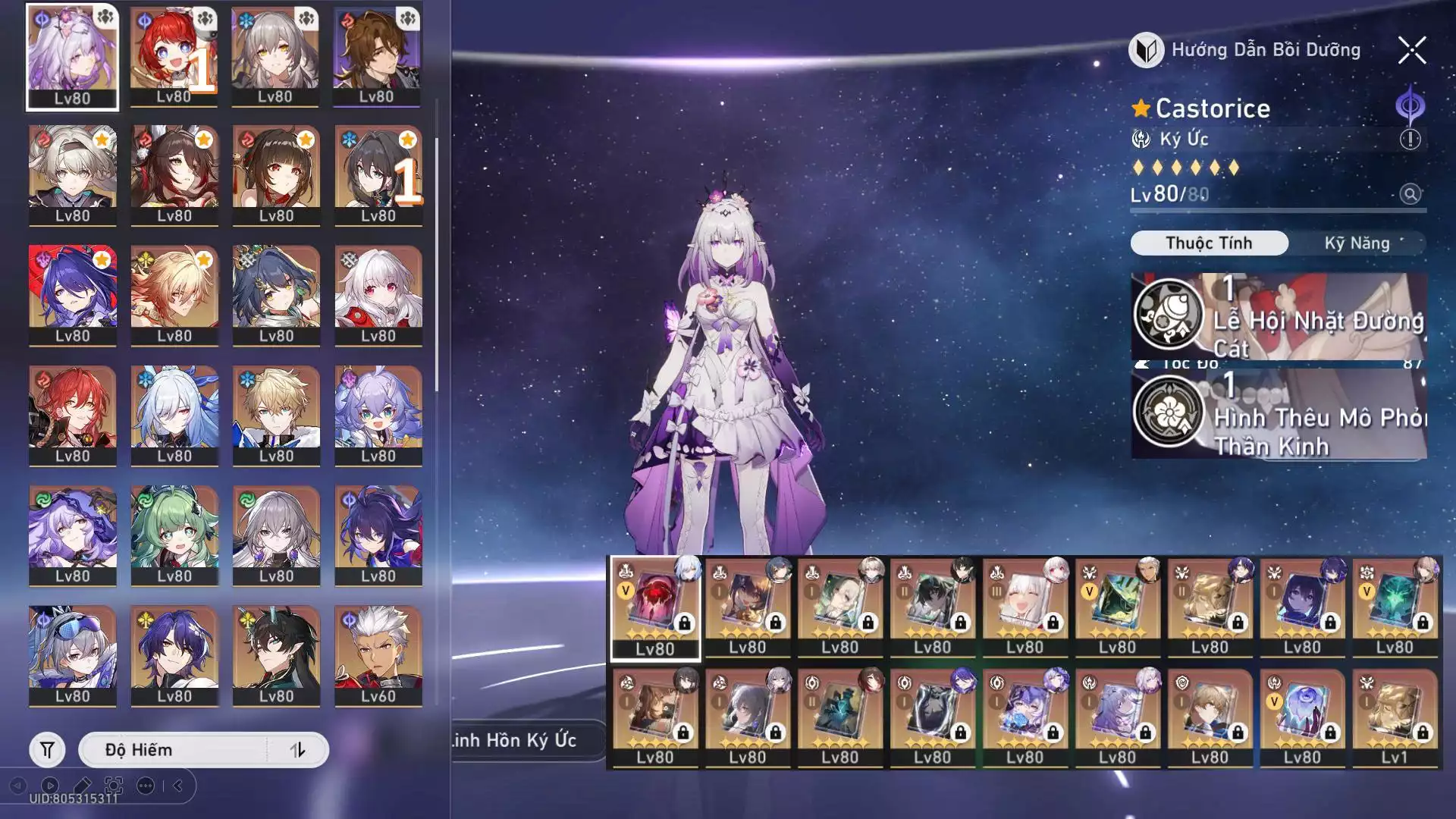Open Hình Thêu Mô Phỏng Thần Kinh set

point(1279,414)
